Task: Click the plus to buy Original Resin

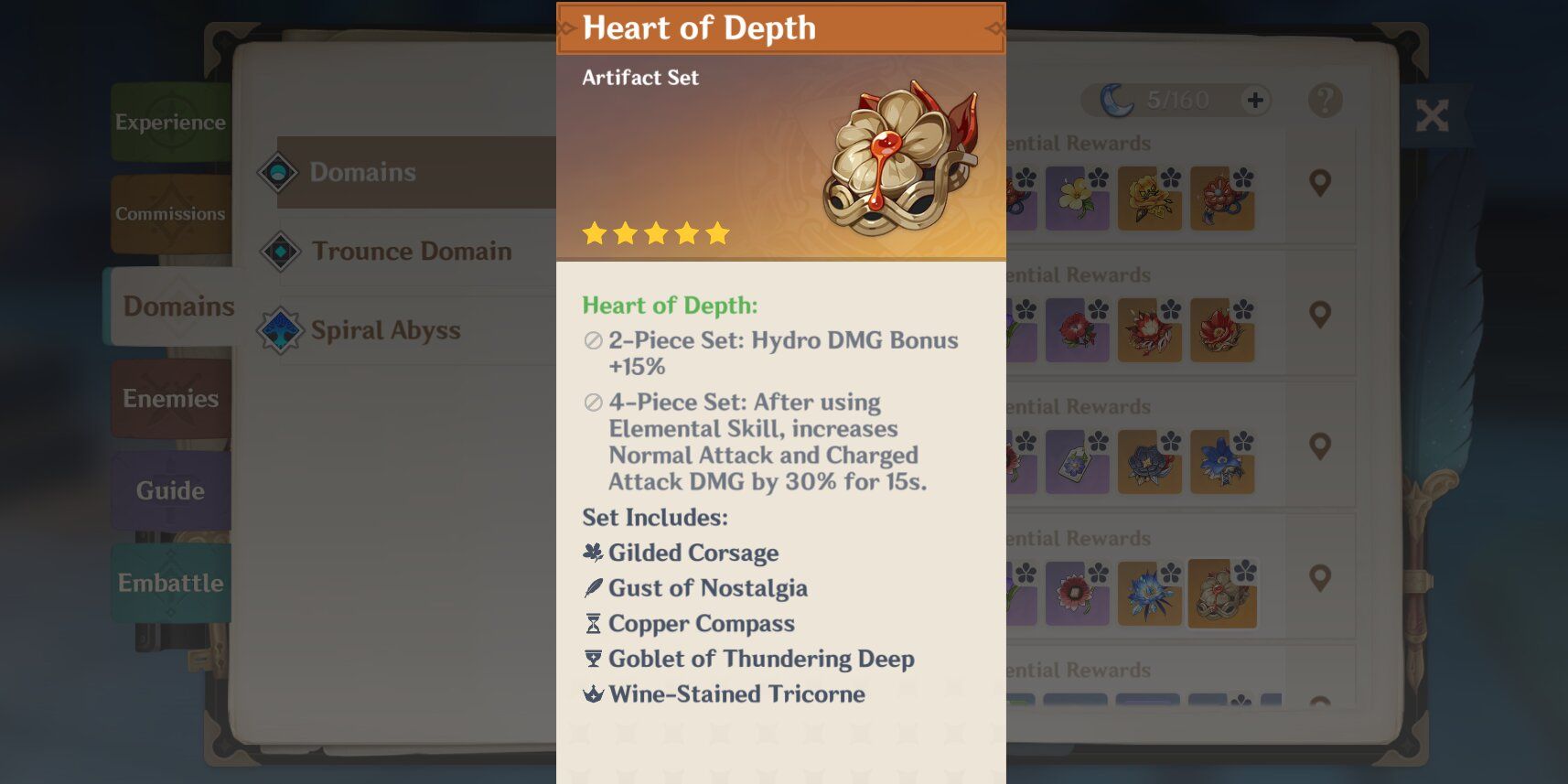Action: (1256, 100)
